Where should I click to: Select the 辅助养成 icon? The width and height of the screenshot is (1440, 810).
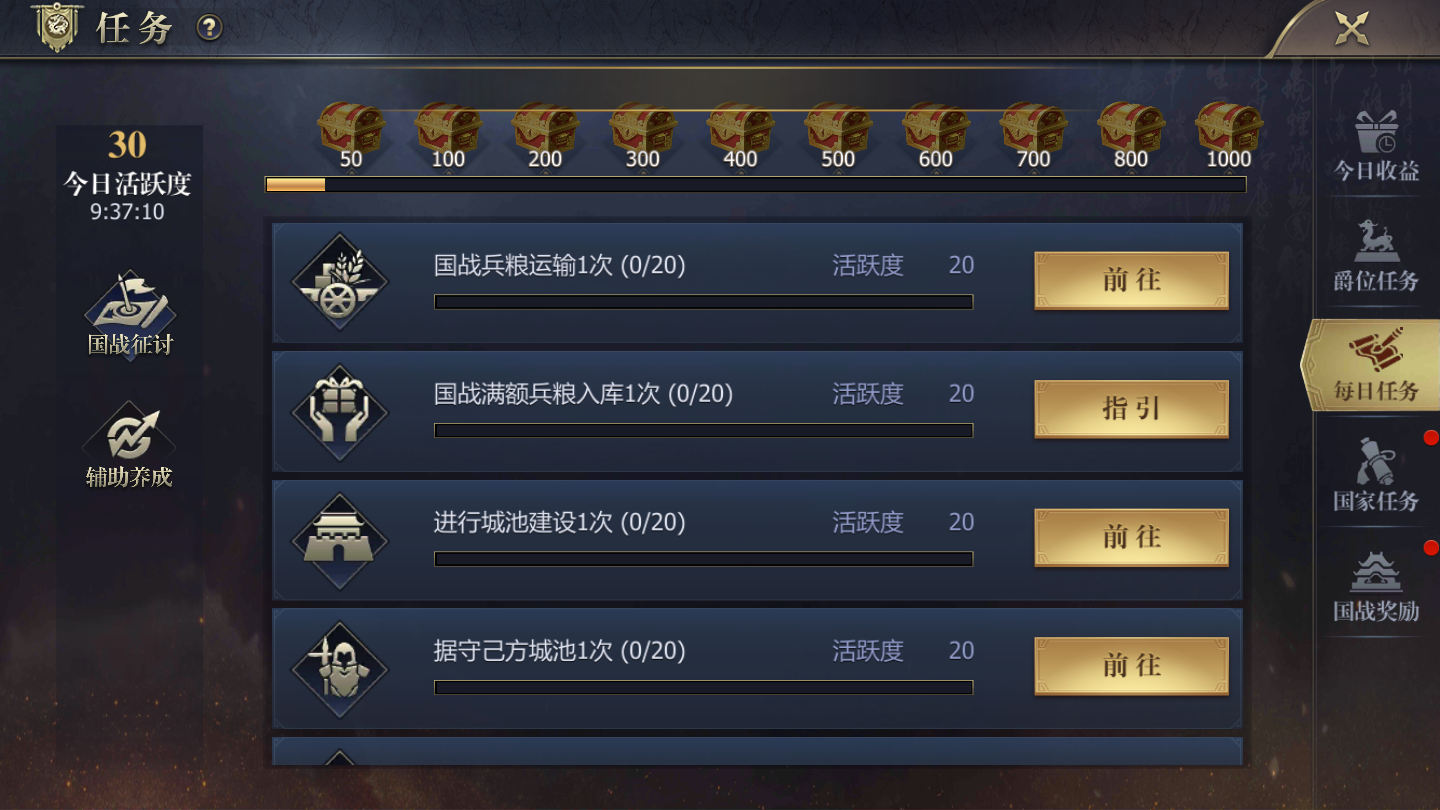coord(128,437)
